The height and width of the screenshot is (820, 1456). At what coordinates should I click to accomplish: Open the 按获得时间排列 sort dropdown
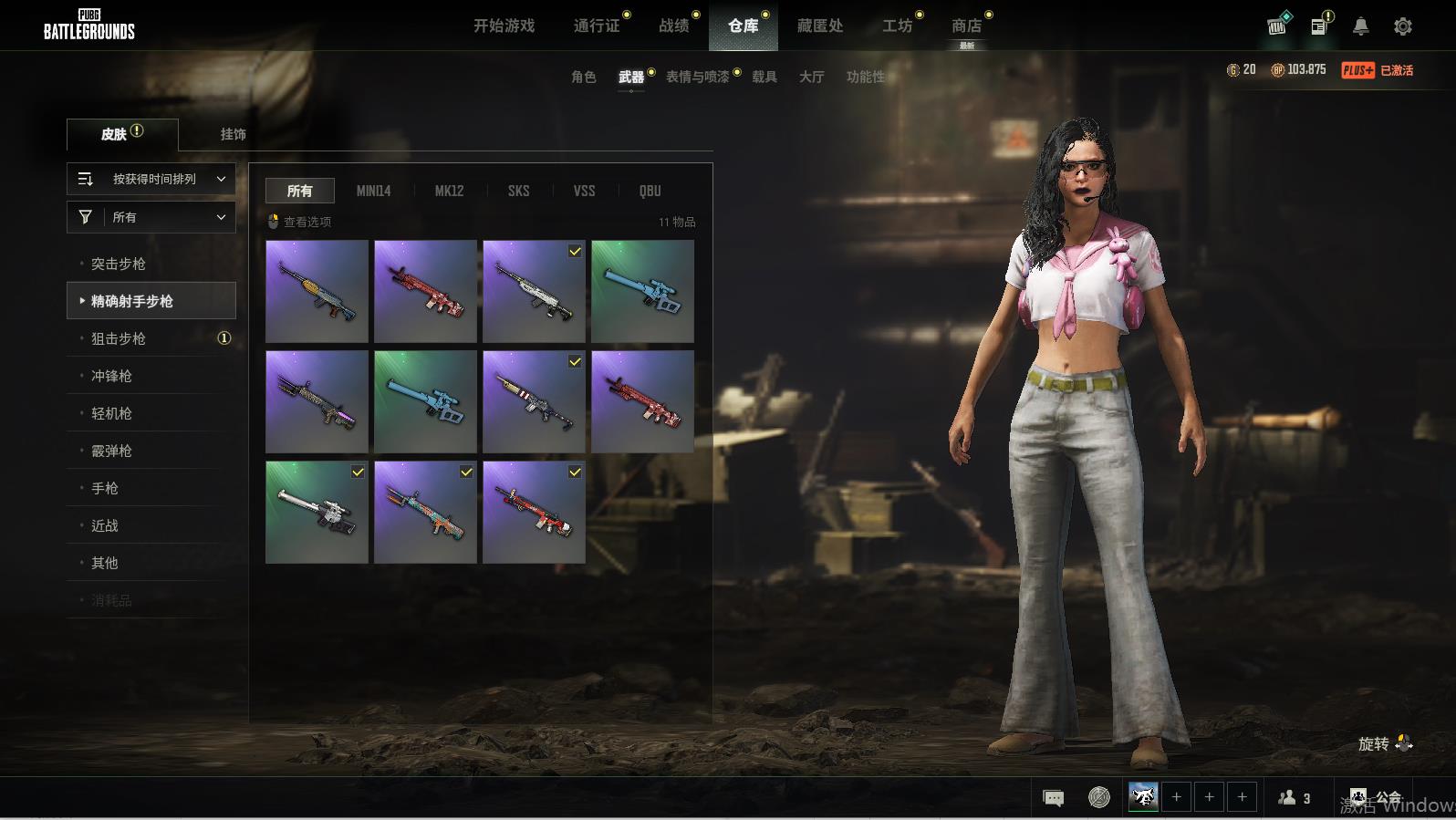151,180
